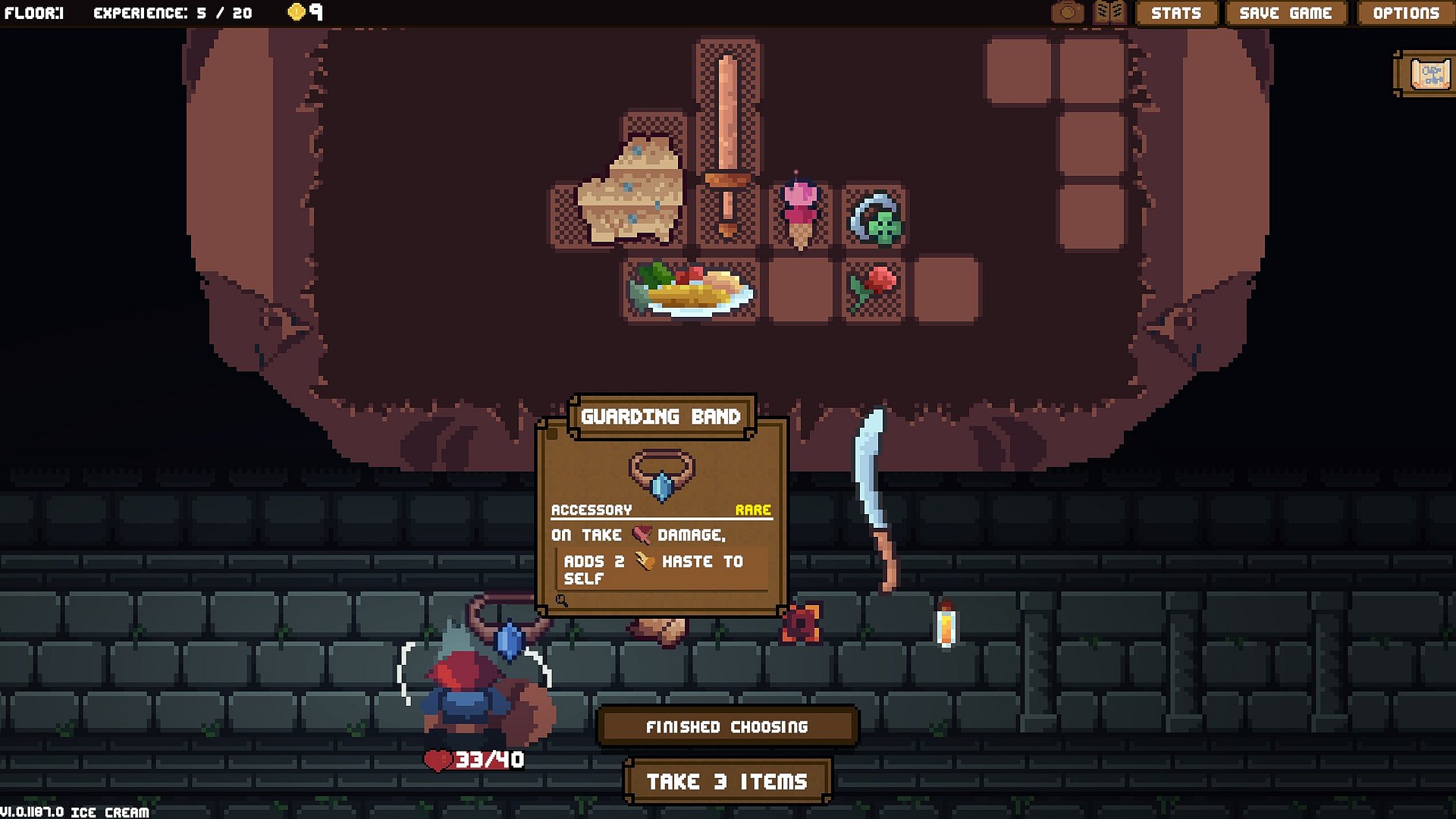This screenshot has width=1456, height=819.
Task: Open the Options menu
Action: coord(1405,13)
